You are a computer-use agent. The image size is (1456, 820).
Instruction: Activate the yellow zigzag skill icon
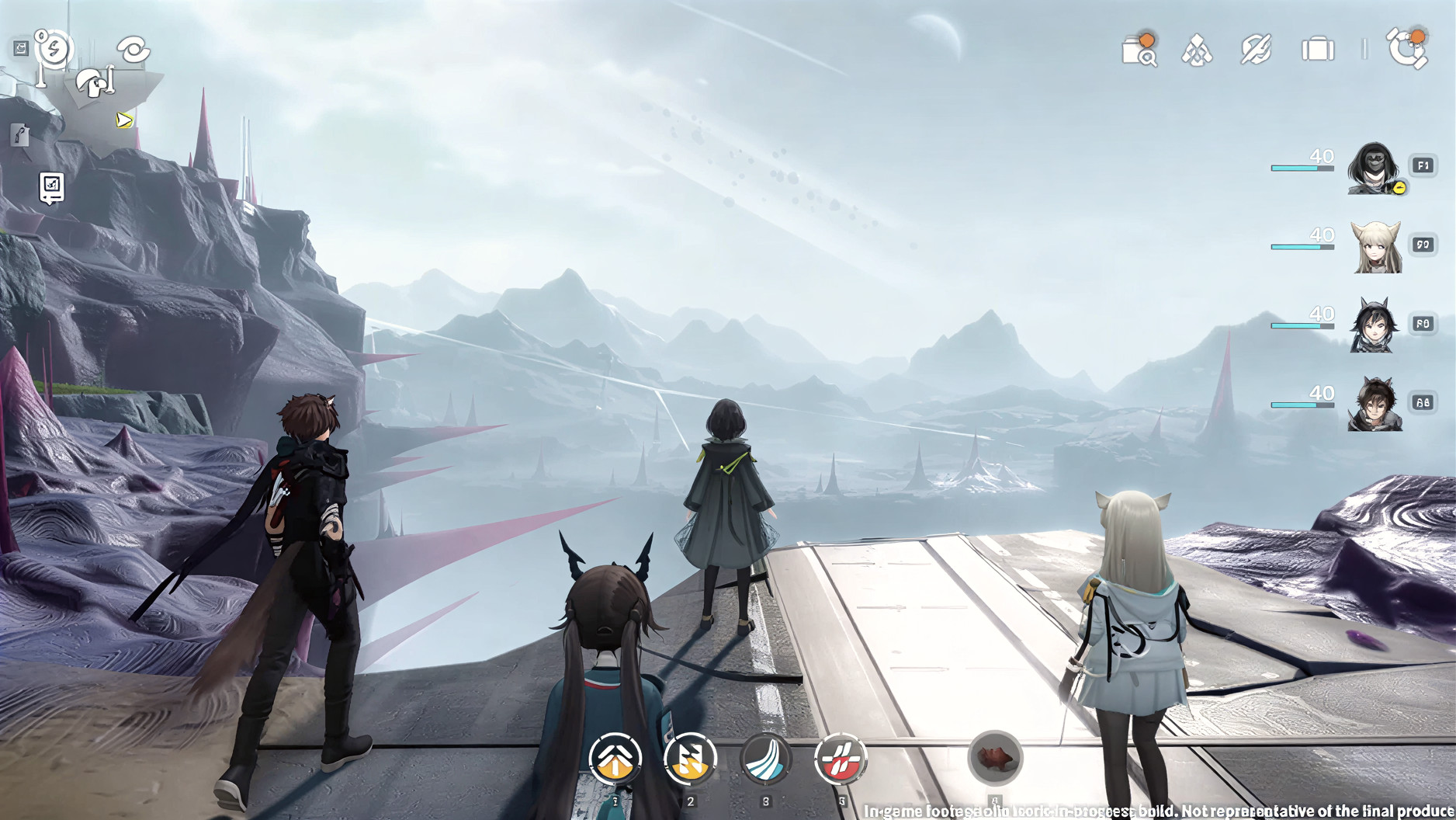pyautogui.click(x=690, y=759)
